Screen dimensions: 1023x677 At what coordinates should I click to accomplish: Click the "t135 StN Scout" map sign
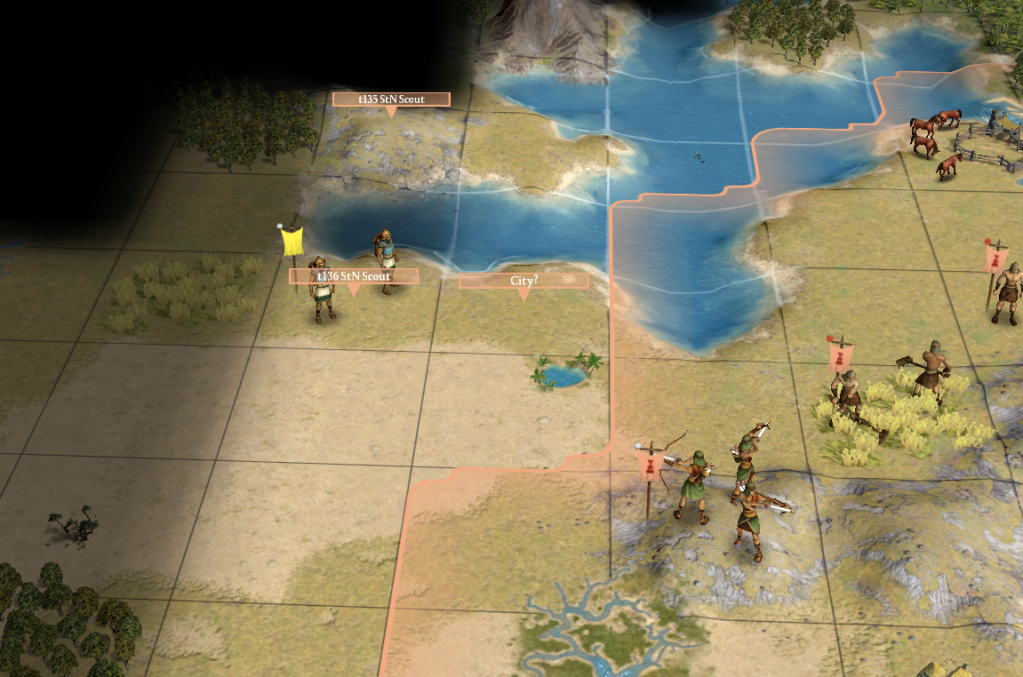[391, 99]
